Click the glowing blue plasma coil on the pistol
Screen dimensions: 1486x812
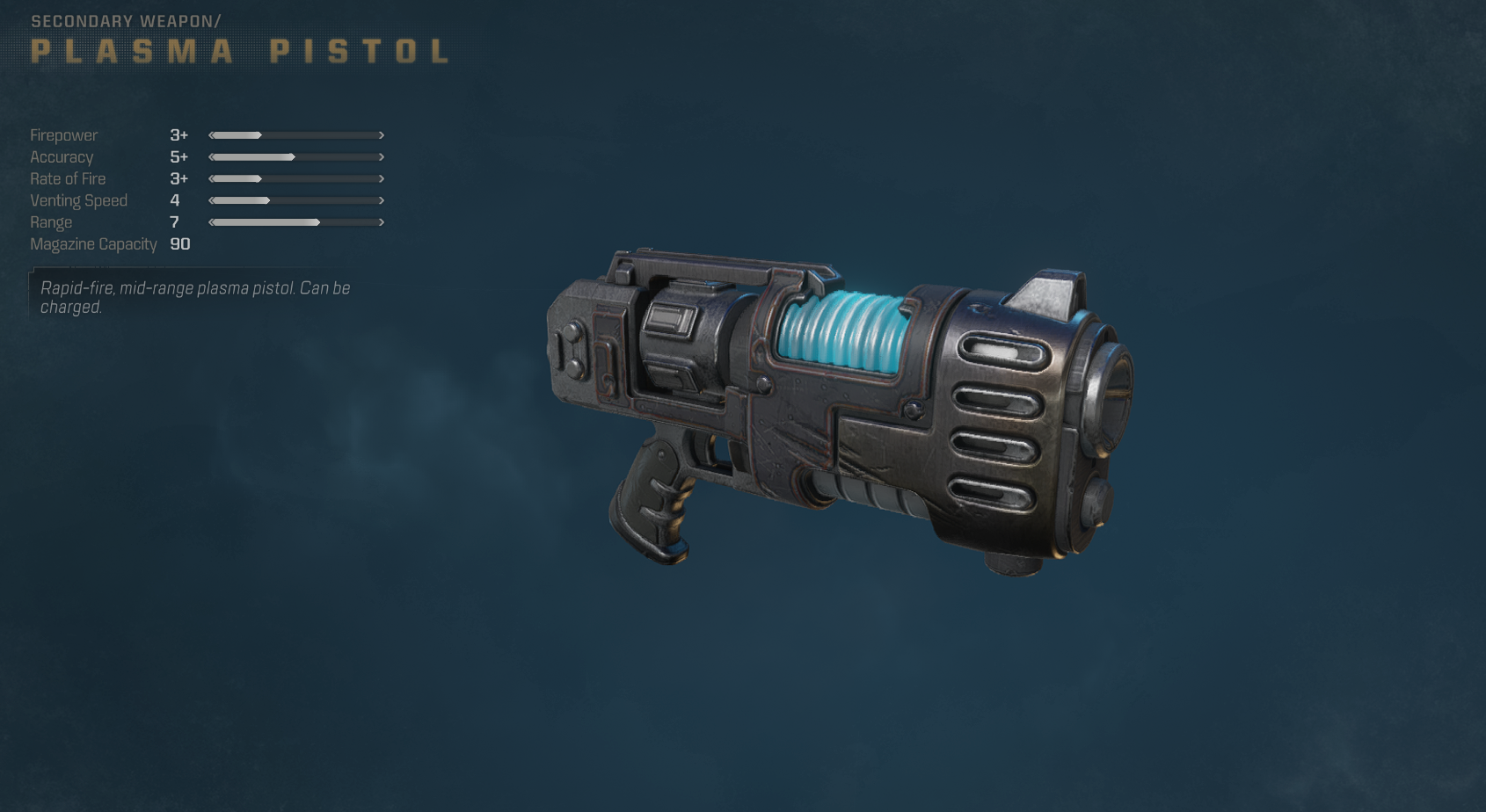click(x=840, y=330)
